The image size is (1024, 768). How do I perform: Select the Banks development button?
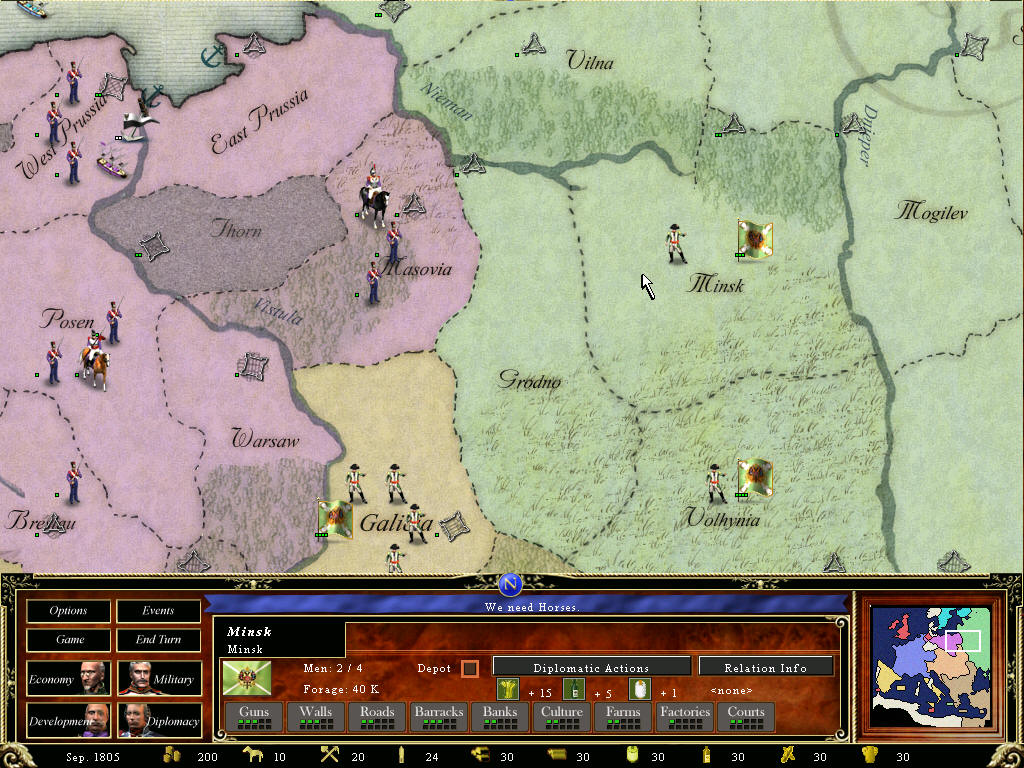click(x=500, y=716)
